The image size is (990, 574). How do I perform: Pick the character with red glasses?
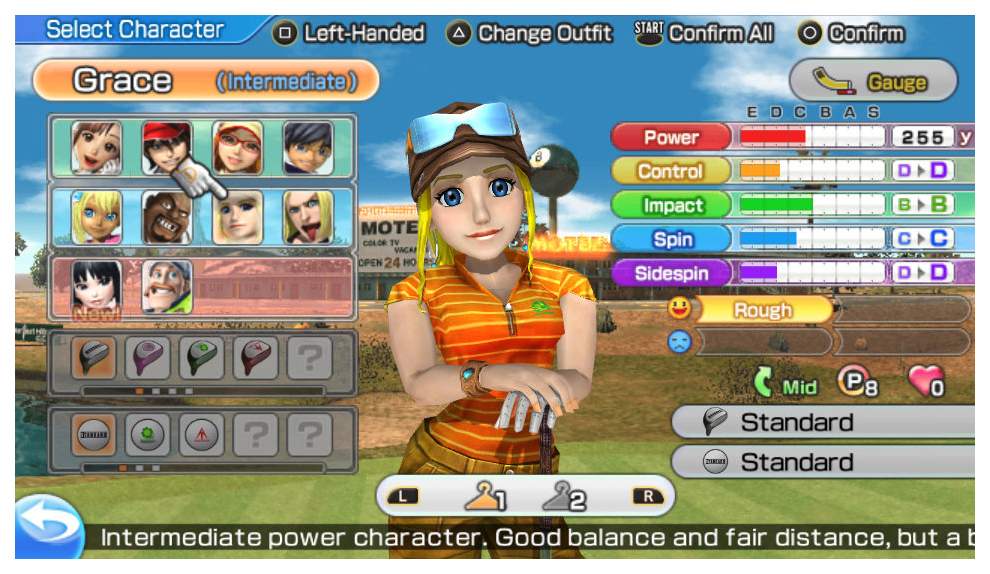click(238, 148)
